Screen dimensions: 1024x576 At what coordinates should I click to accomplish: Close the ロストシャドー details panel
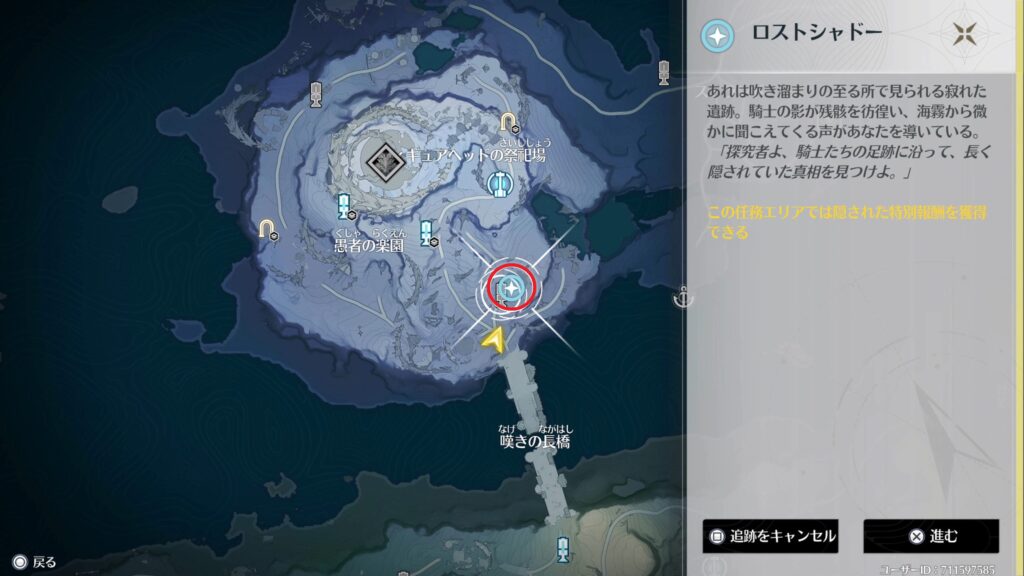click(964, 34)
